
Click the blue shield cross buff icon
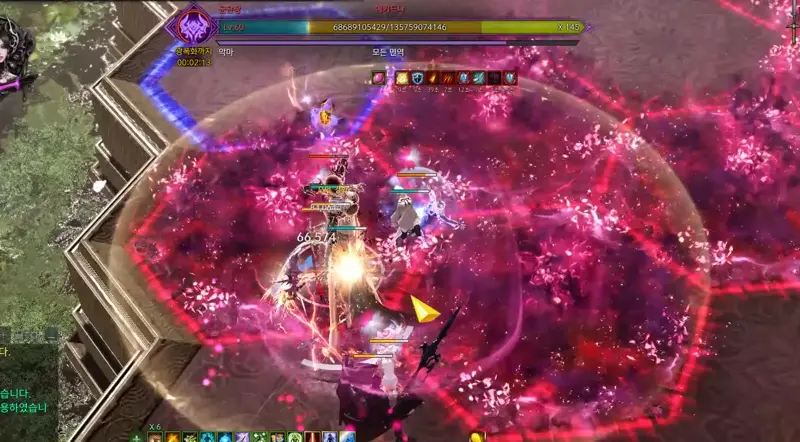[417, 77]
